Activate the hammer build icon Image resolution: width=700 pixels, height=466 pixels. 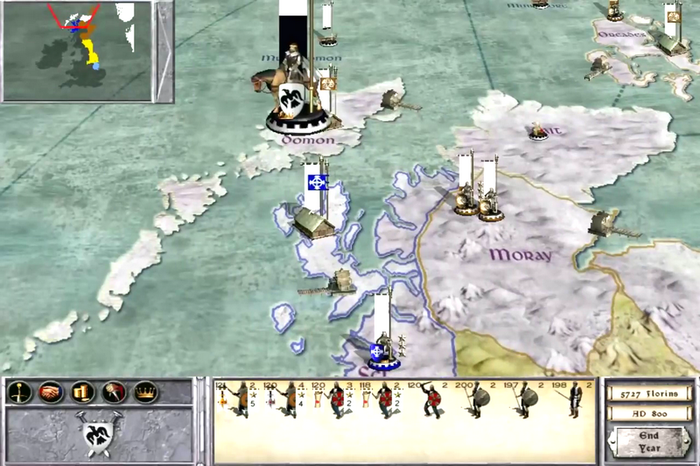point(115,392)
